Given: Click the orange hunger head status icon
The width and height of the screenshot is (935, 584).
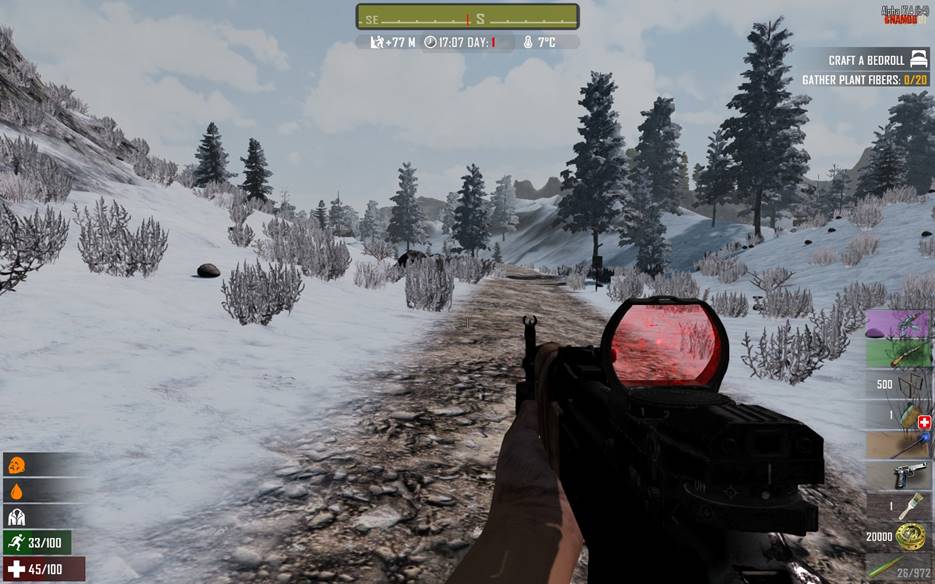Looking at the screenshot, I should pyautogui.click(x=16, y=465).
